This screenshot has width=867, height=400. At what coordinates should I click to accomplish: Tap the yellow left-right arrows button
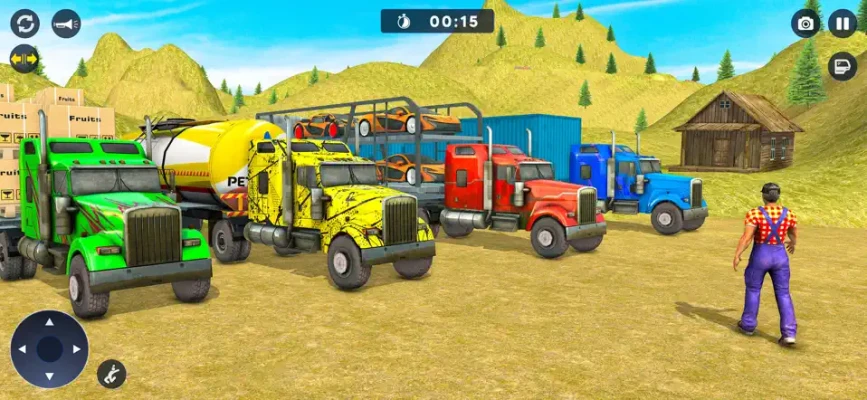click(25, 59)
